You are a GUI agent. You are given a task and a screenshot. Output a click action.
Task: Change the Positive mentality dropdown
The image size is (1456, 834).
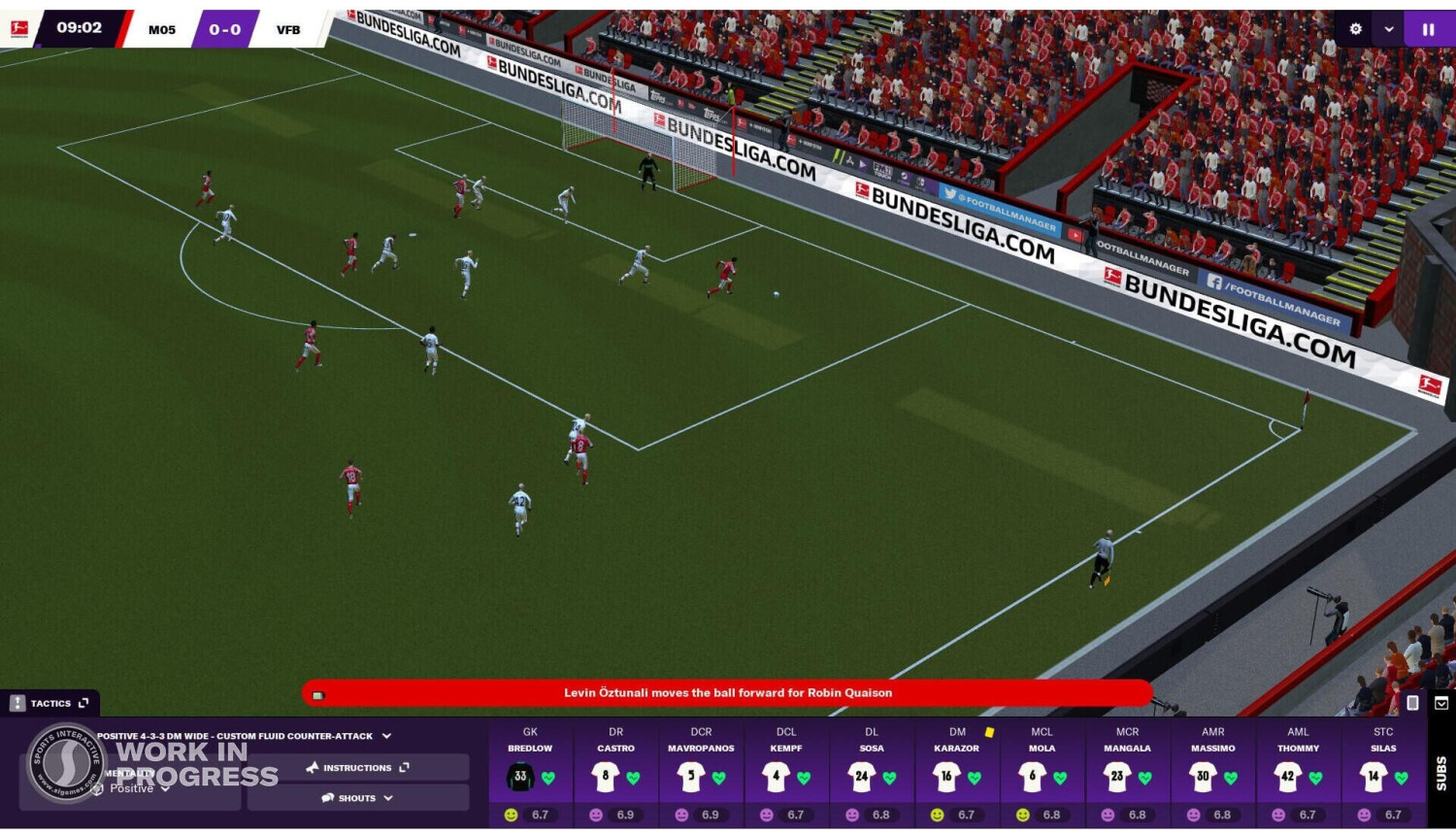[138, 788]
